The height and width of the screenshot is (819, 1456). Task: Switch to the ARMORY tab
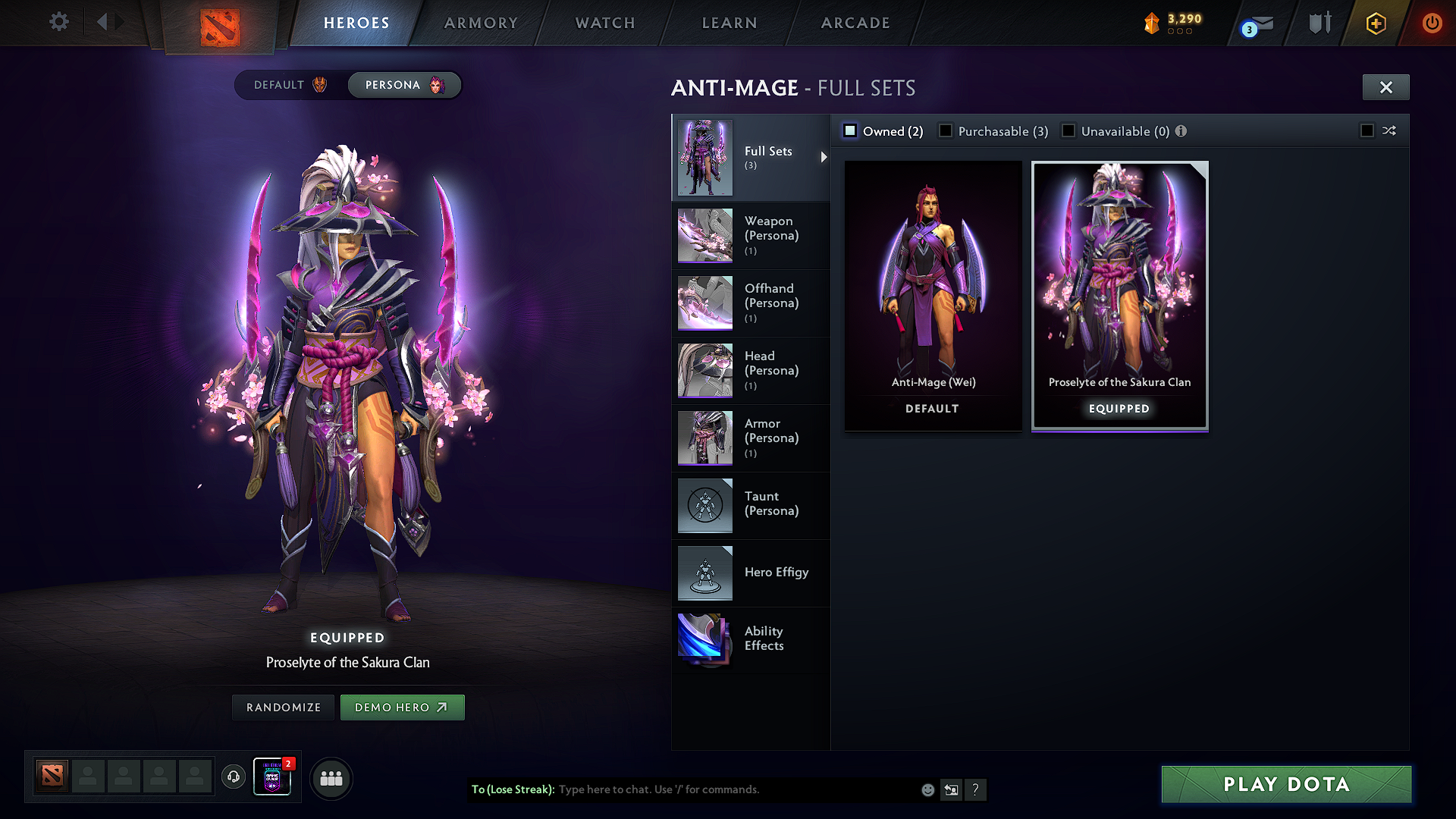[480, 23]
